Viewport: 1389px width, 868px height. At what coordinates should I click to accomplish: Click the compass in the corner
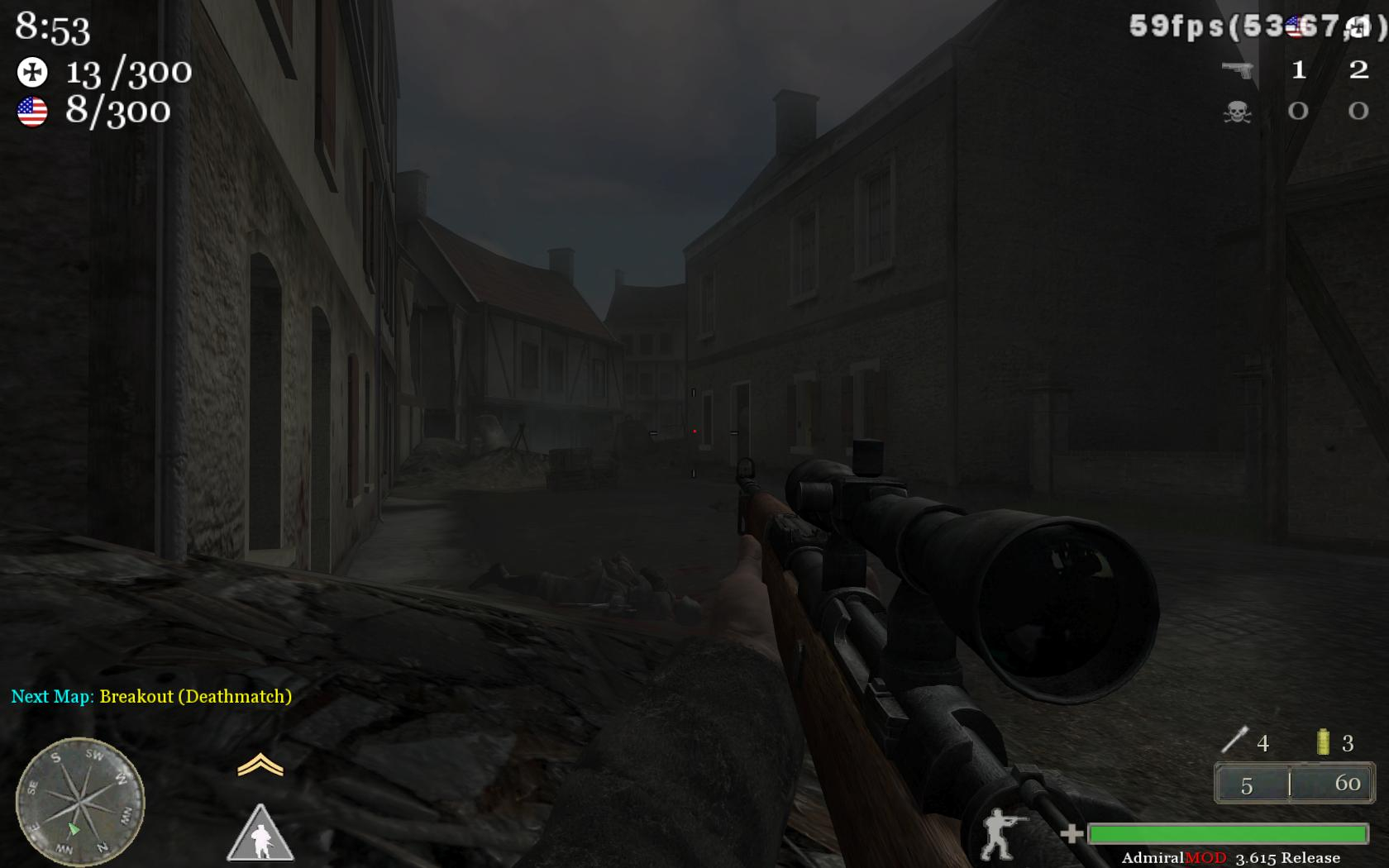click(79, 800)
